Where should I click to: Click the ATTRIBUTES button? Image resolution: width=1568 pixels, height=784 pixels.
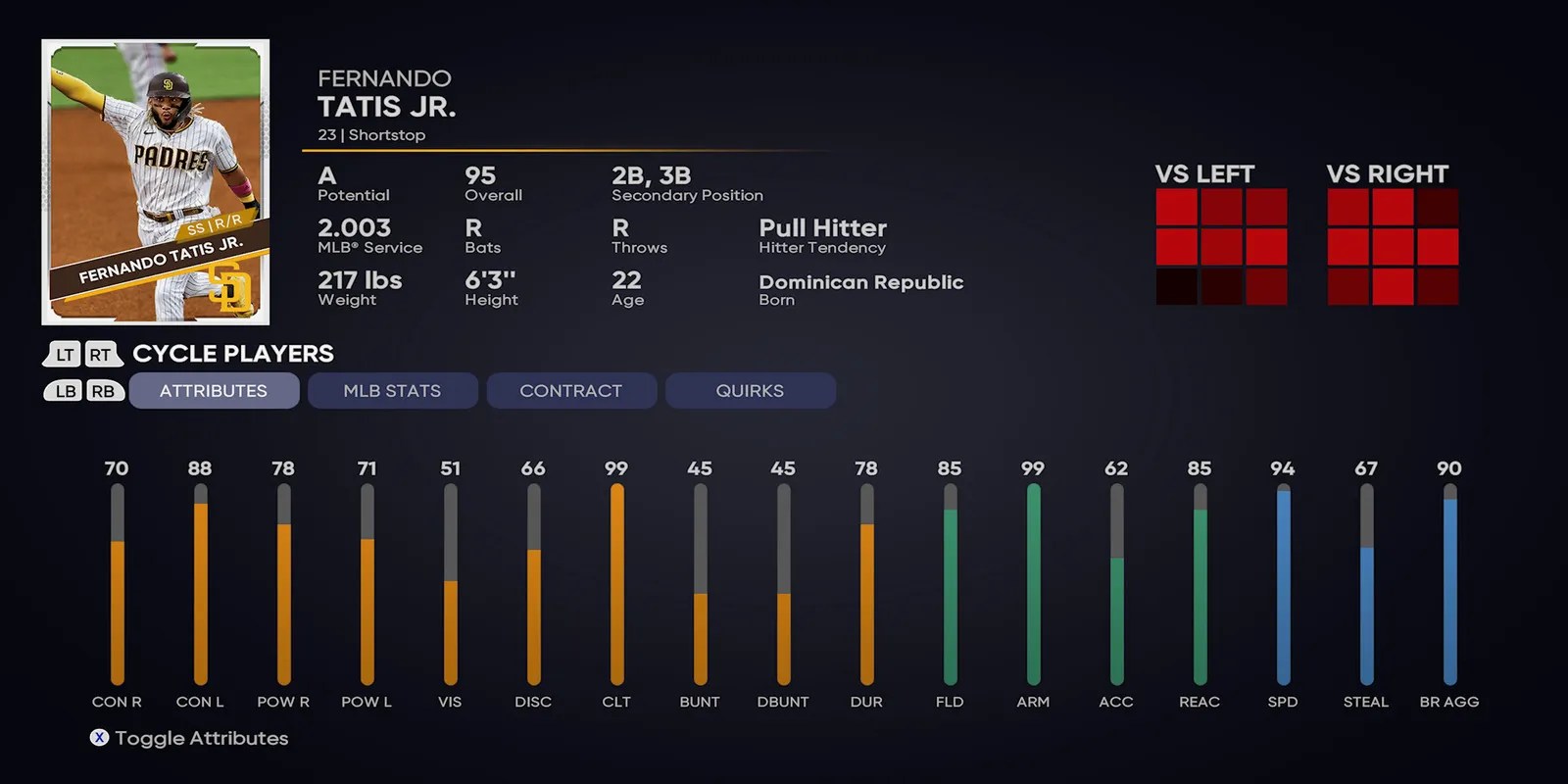[x=214, y=390]
